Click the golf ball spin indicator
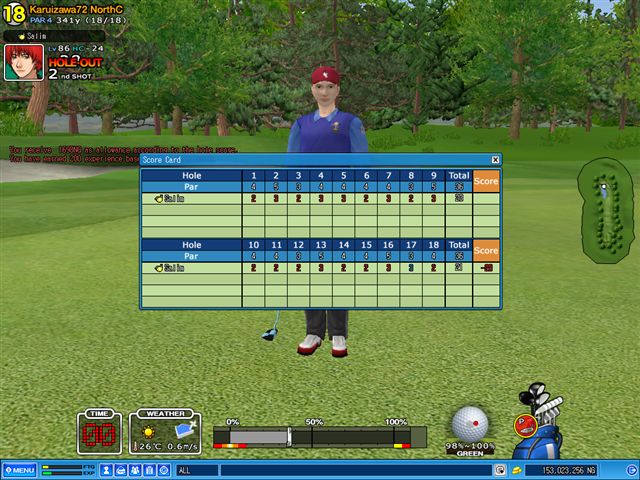 pyautogui.click(x=470, y=424)
